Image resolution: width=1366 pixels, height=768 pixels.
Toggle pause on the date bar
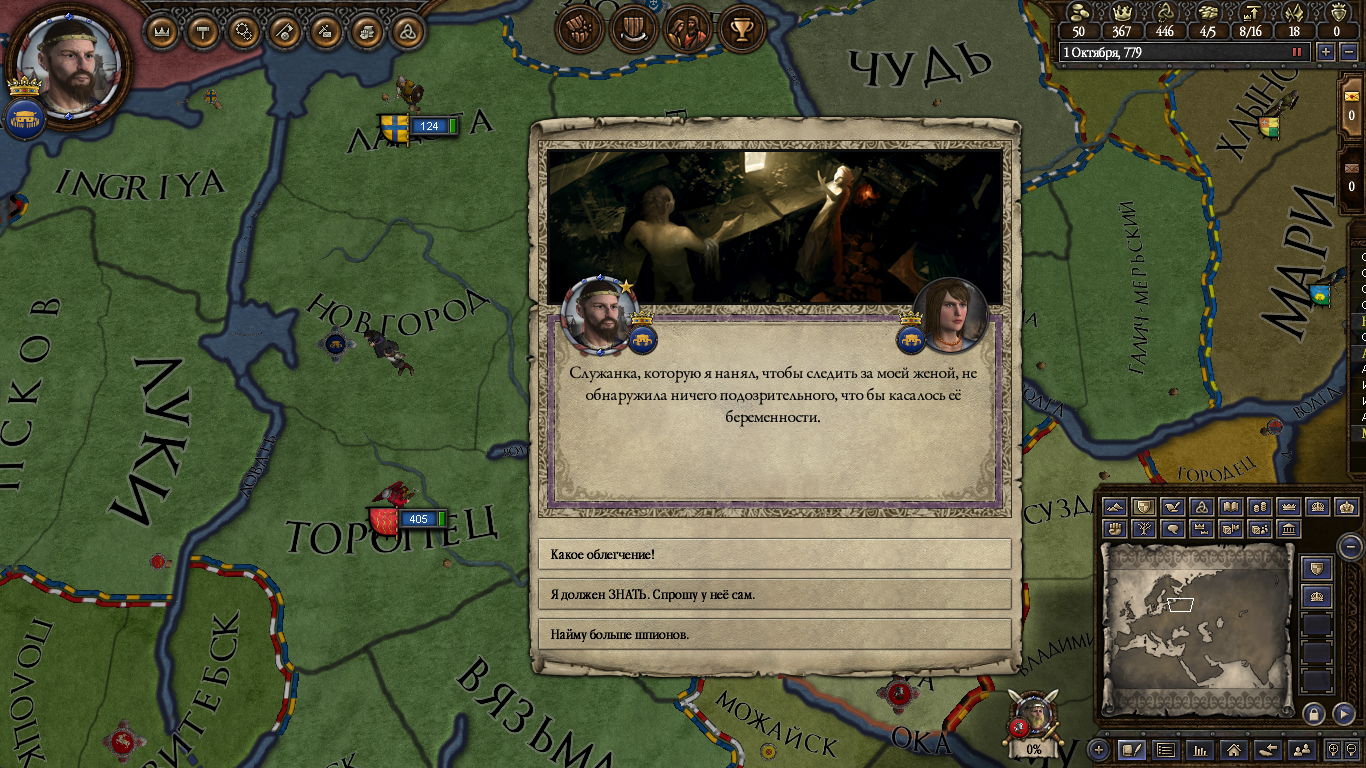1298,52
